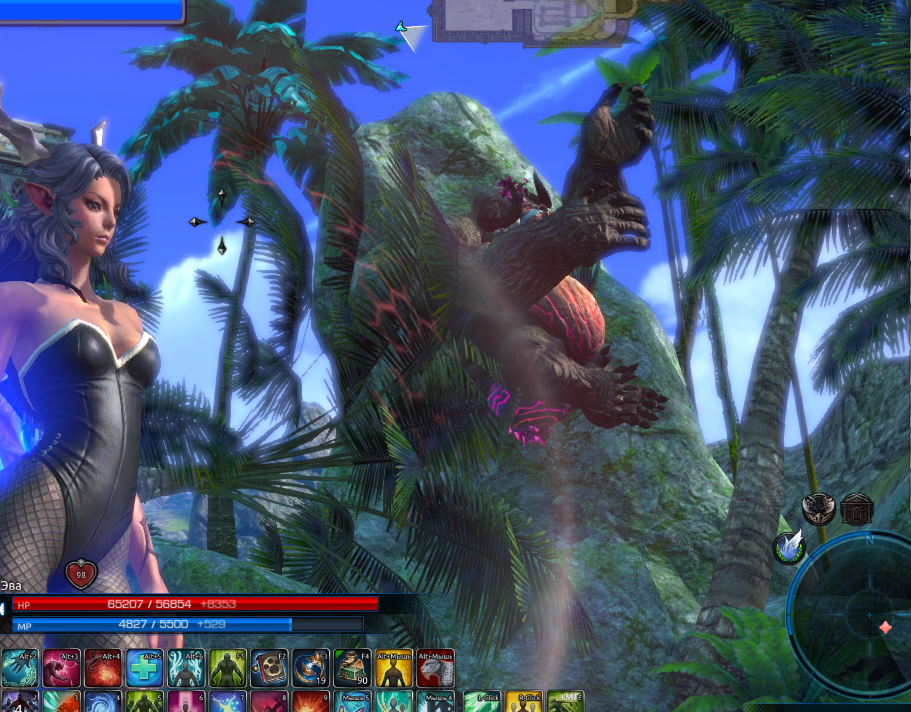Use the blue orb item with count 19
This screenshot has height=712, width=911.
pos(310,666)
